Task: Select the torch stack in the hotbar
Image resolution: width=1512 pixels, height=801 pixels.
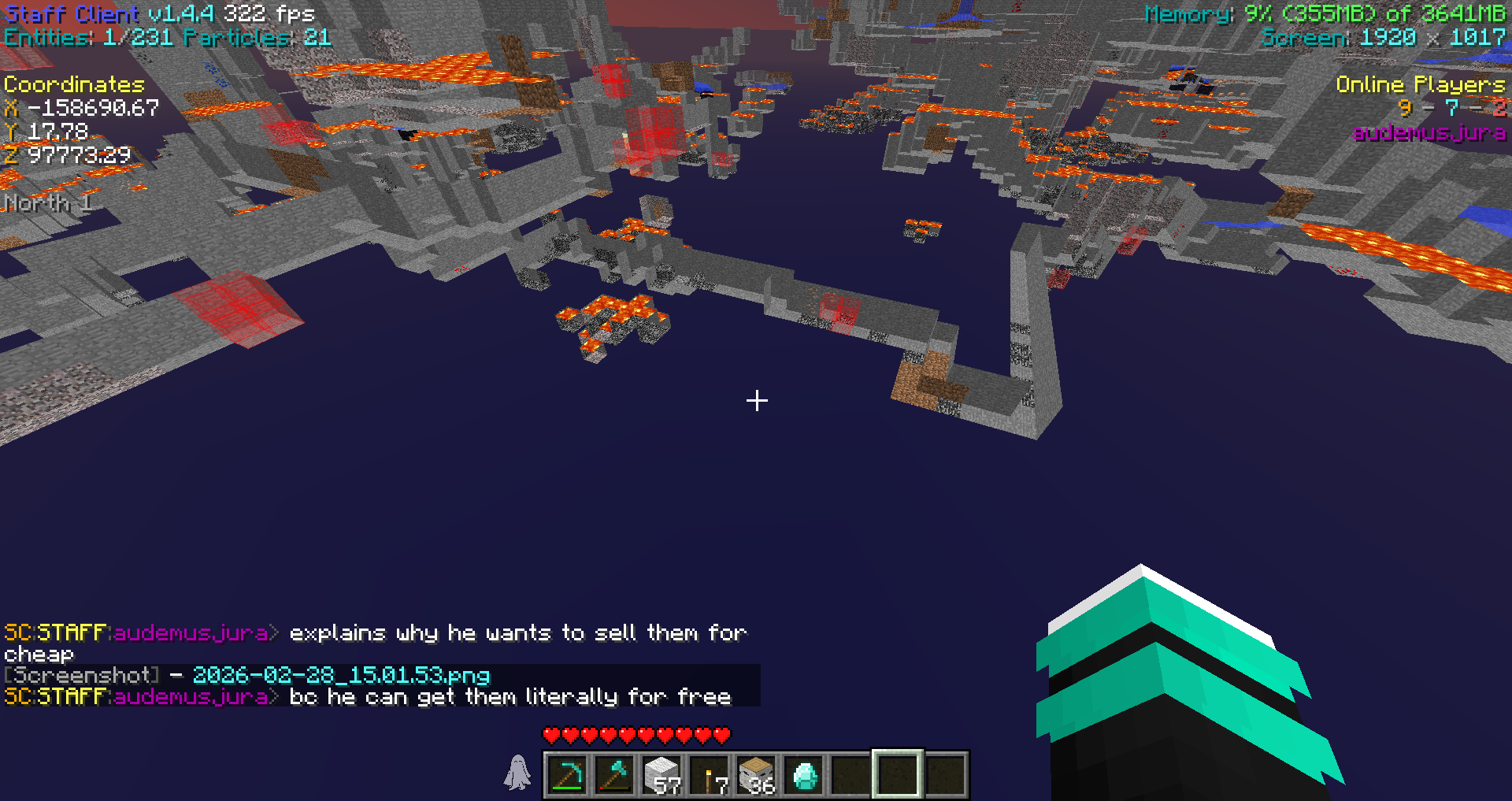Action: click(709, 775)
